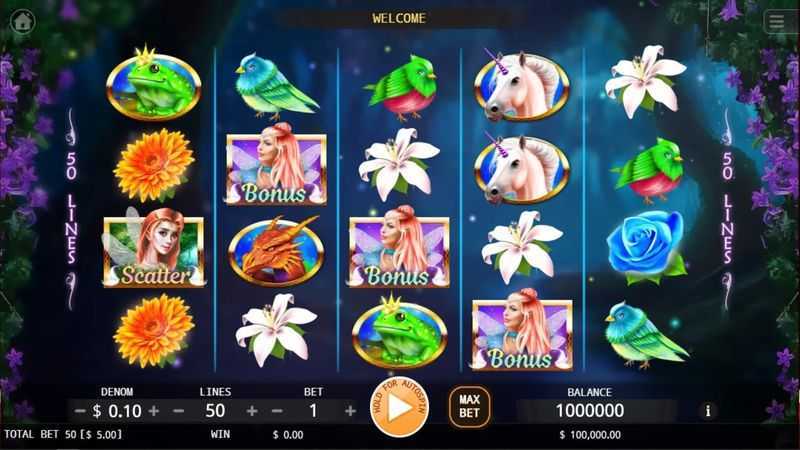Activate the Max Bet button

(469, 407)
